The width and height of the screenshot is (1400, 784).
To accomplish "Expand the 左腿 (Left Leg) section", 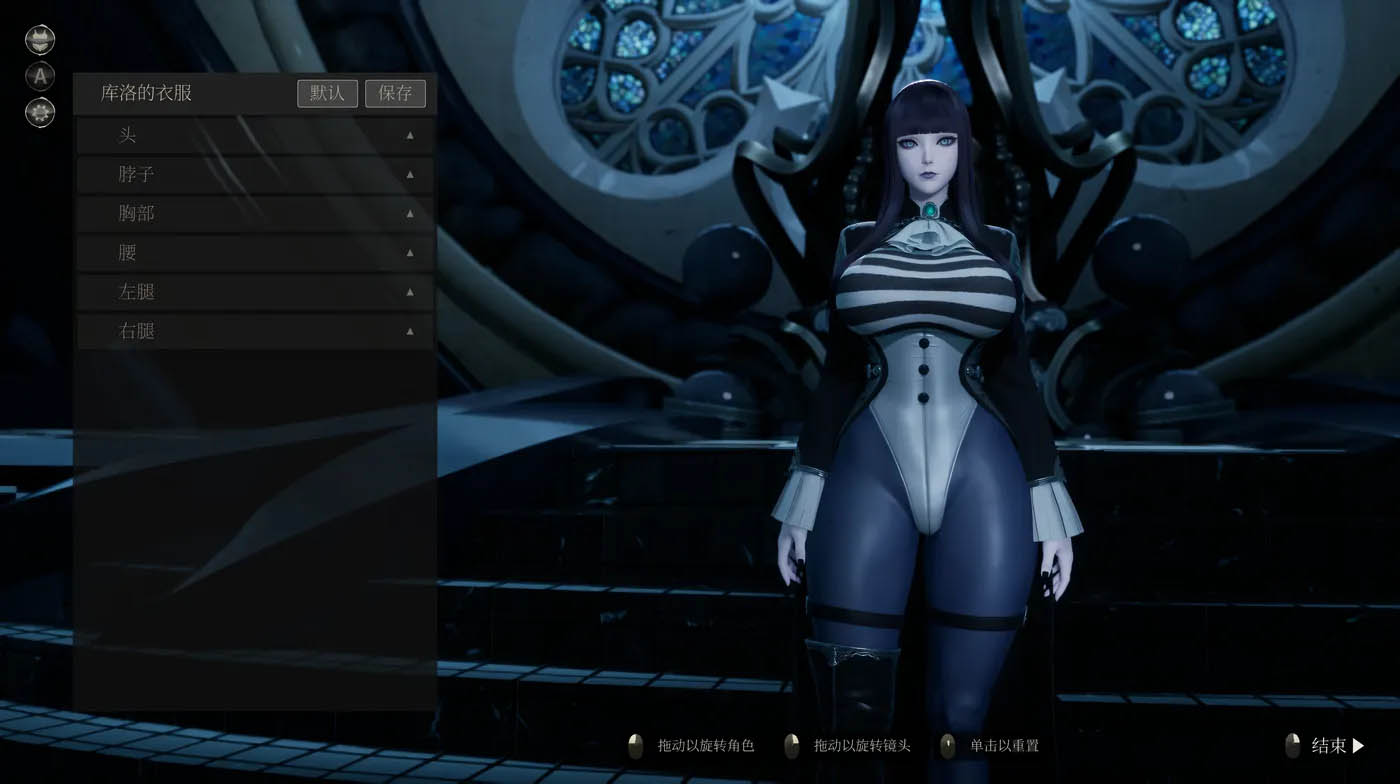I will pos(408,292).
